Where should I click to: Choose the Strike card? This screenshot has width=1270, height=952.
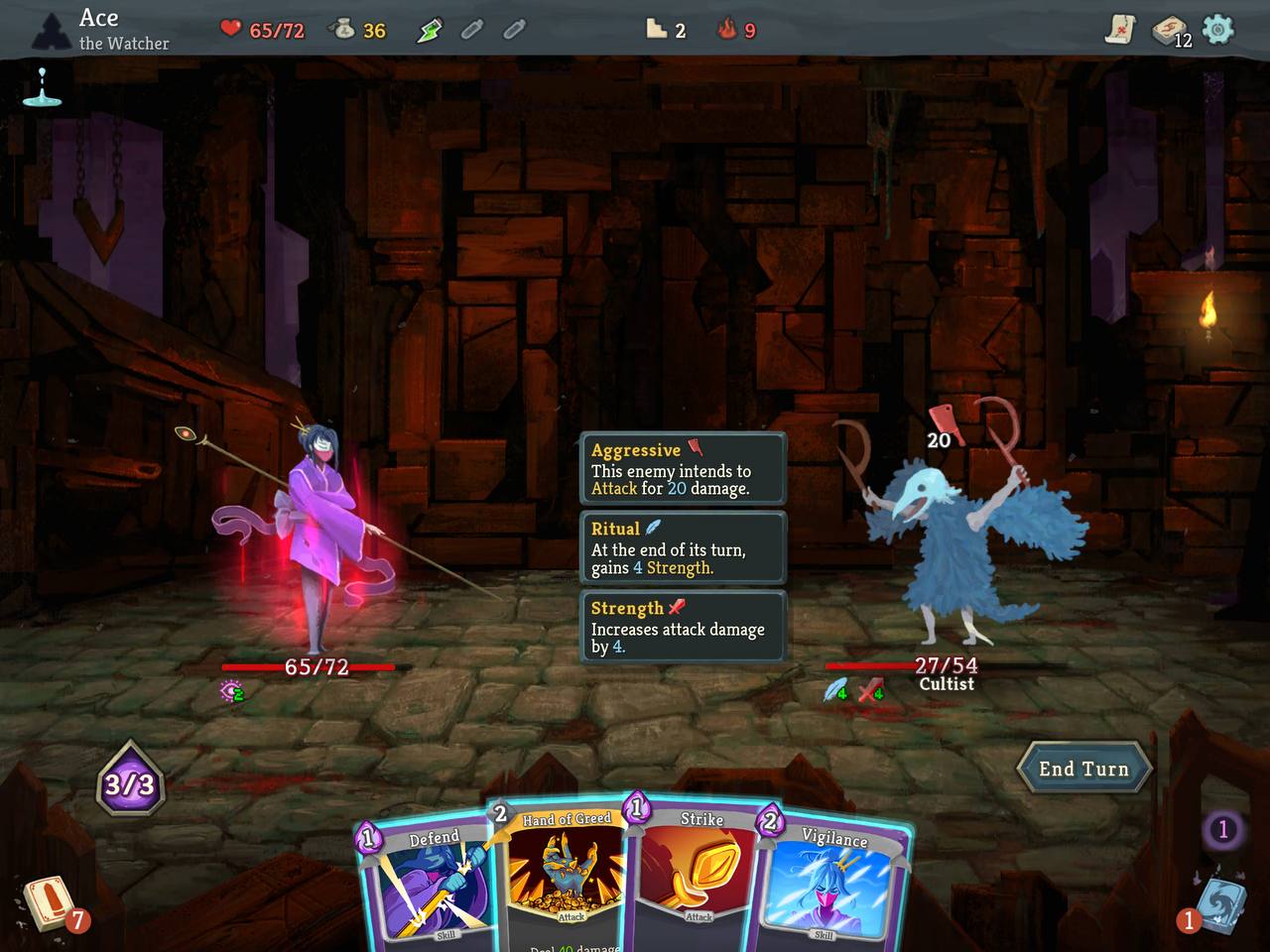(x=695, y=878)
